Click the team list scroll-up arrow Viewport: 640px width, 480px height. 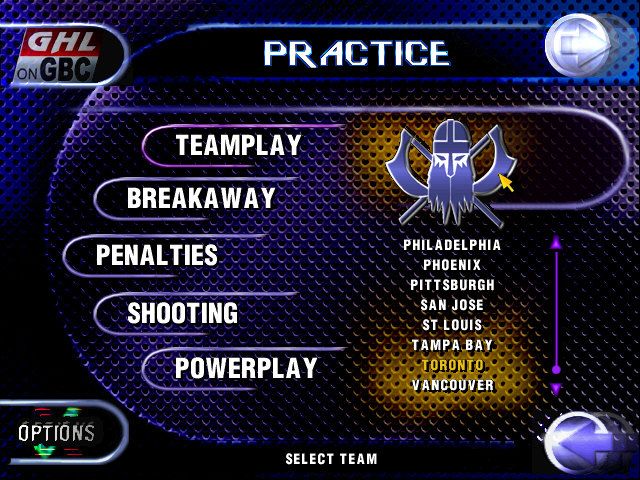557,241
